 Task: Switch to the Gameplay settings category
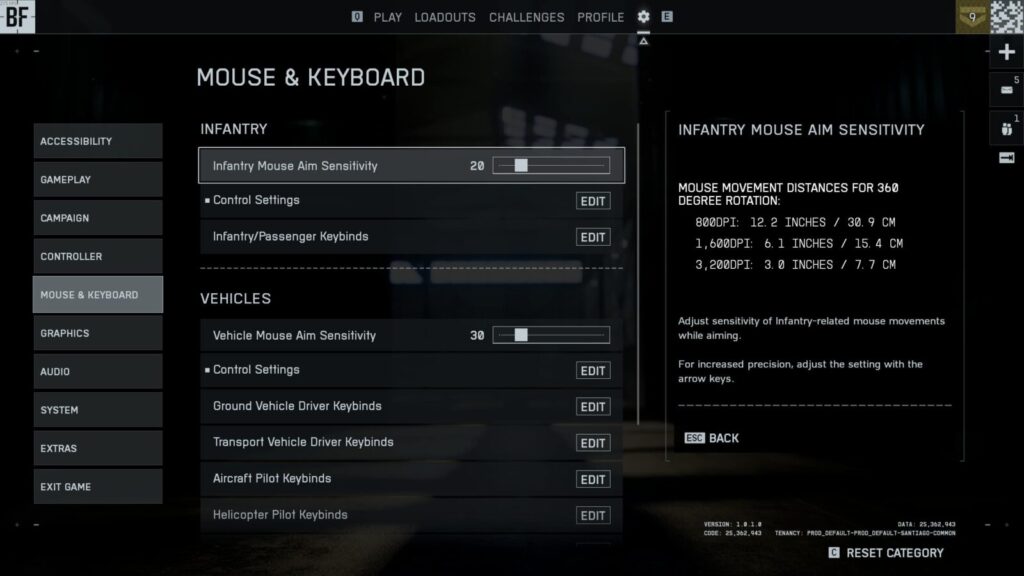(97, 180)
